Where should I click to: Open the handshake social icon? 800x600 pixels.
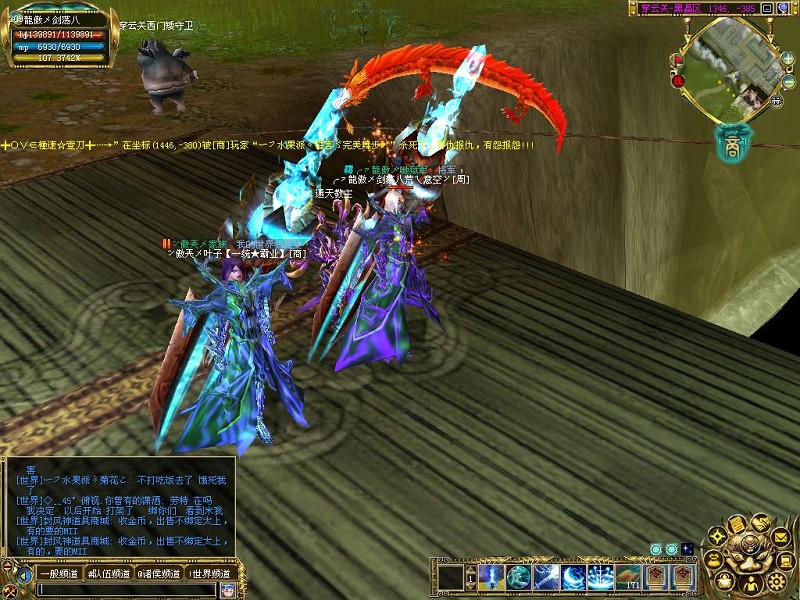pos(760,522)
